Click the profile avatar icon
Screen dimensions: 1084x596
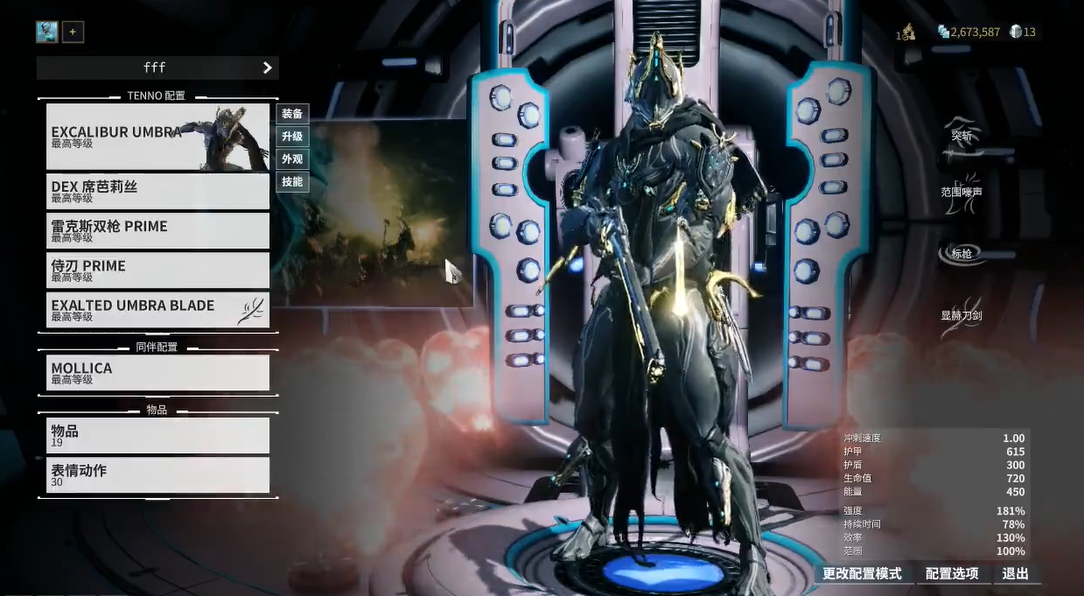pos(47,32)
